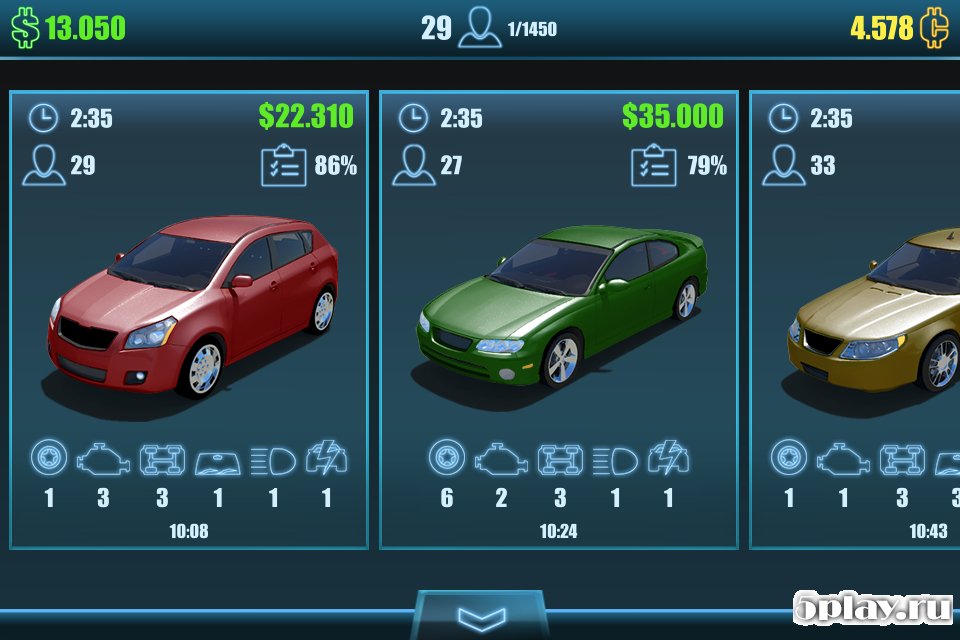Open the dollar cash balance
The width and height of the screenshot is (960, 640).
click(70, 28)
